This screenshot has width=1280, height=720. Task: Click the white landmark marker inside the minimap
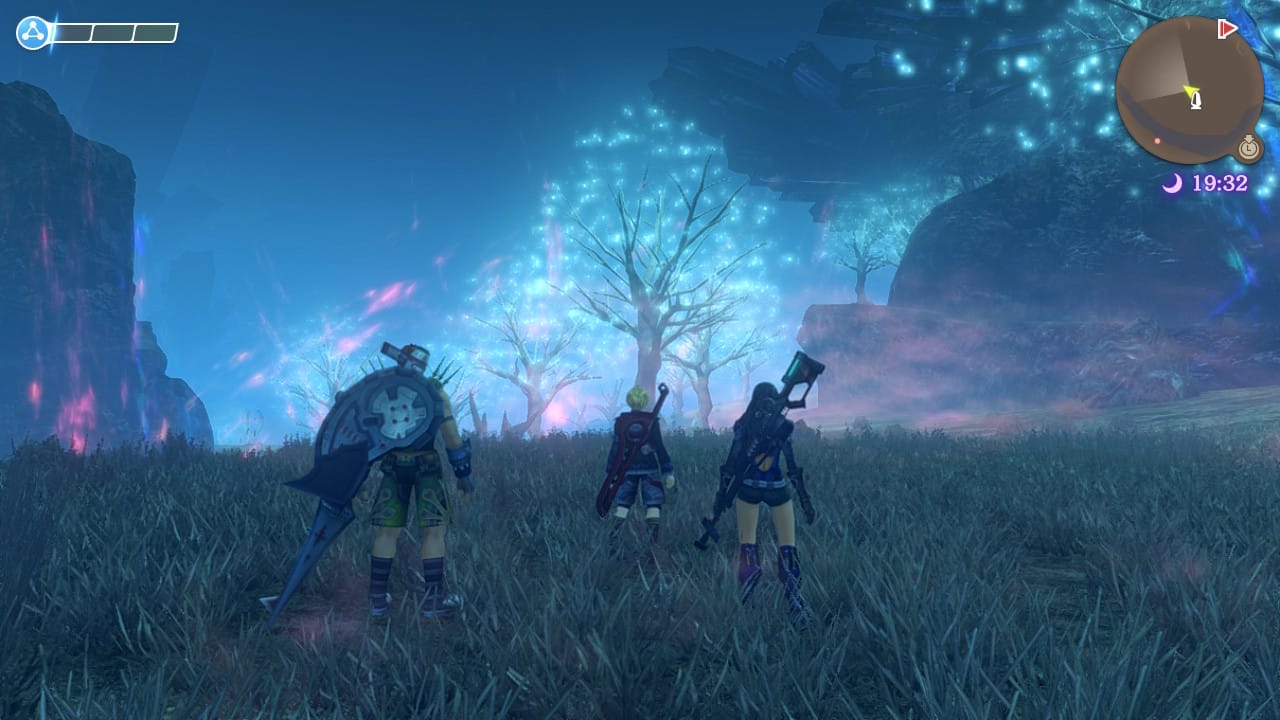click(x=1196, y=101)
